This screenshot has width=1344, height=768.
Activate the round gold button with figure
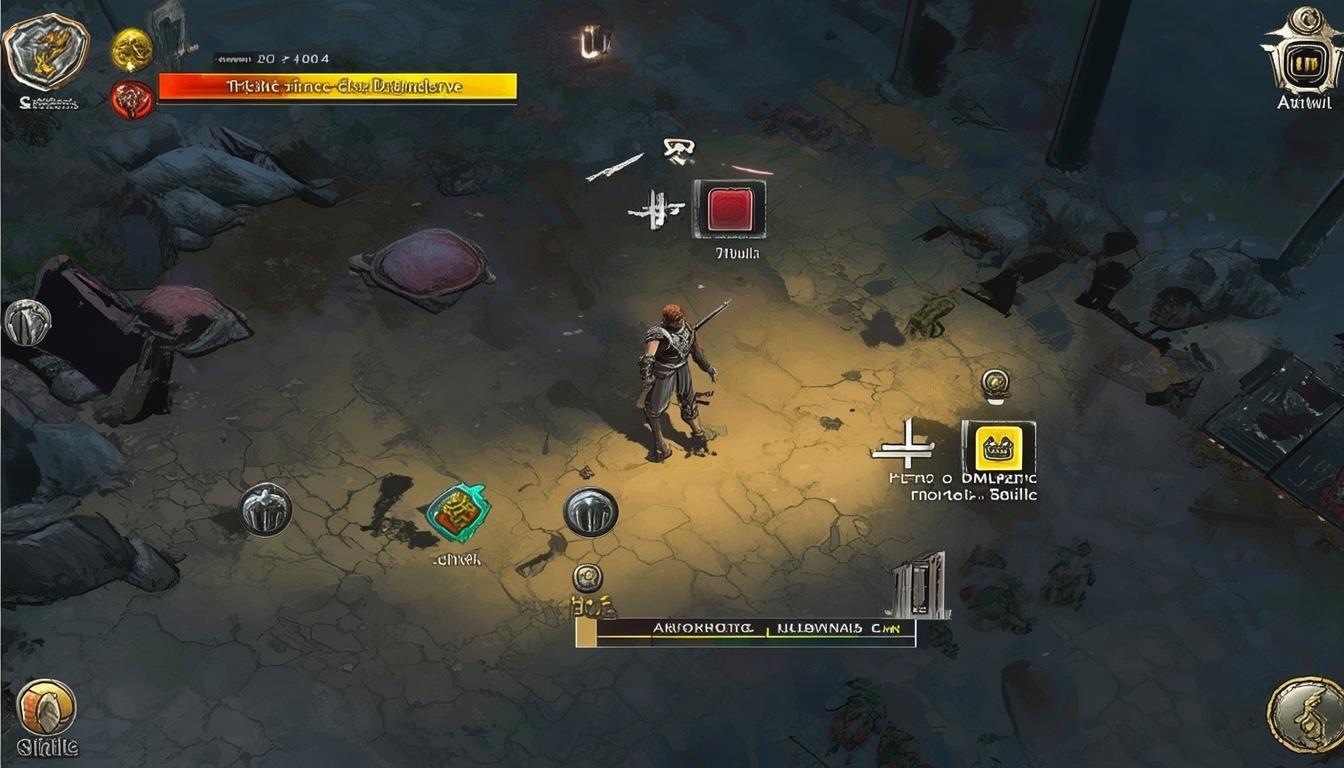click(x=1304, y=714)
